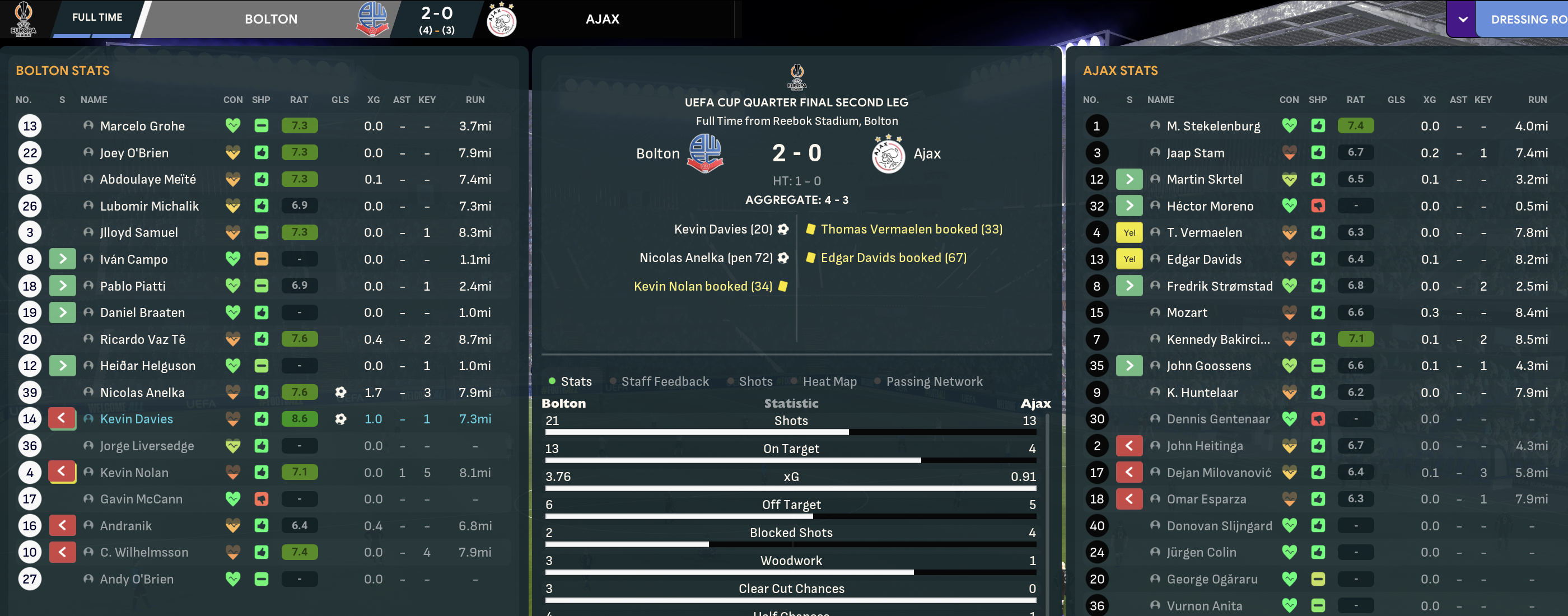Expand the dropdown arrow beside Dressing Room
Screen dimensions: 1568x616
[x=1463, y=20]
